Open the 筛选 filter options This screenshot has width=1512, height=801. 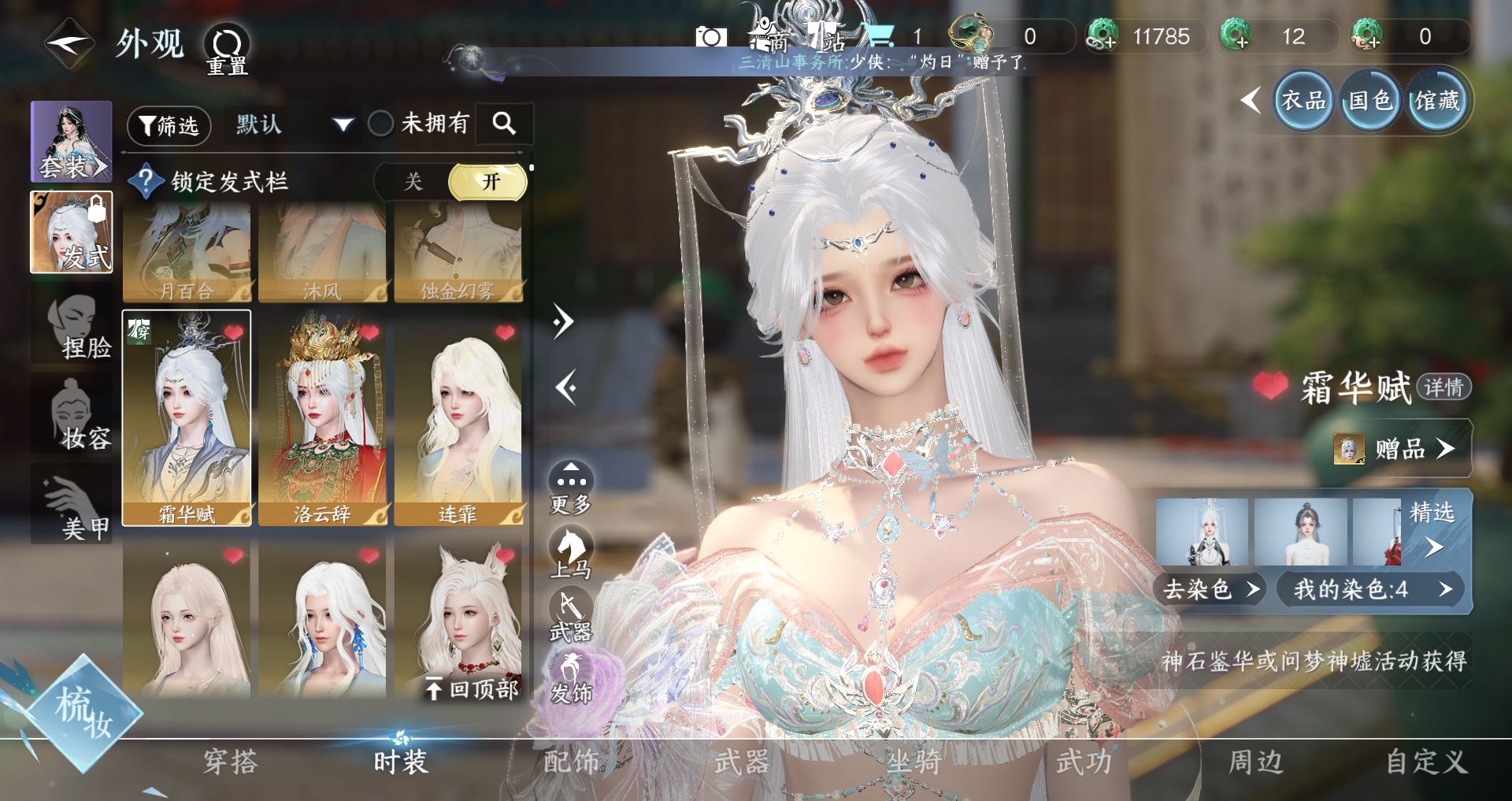click(169, 125)
